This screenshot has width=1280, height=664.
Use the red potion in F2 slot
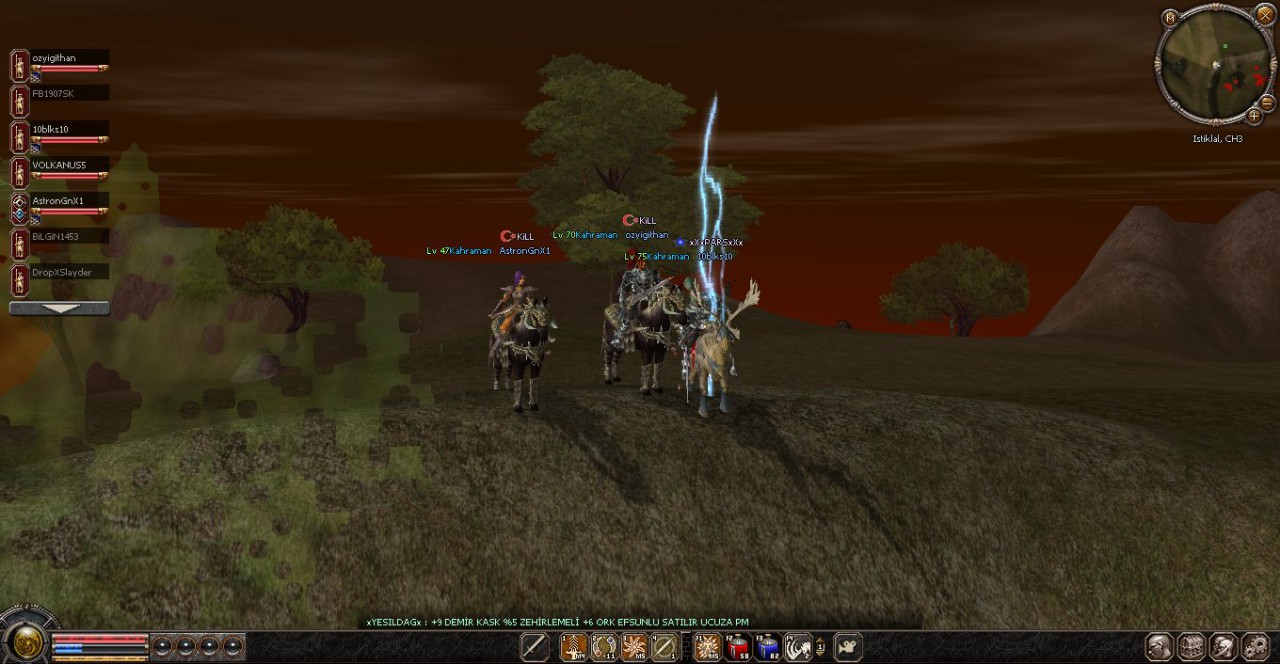pos(738,648)
